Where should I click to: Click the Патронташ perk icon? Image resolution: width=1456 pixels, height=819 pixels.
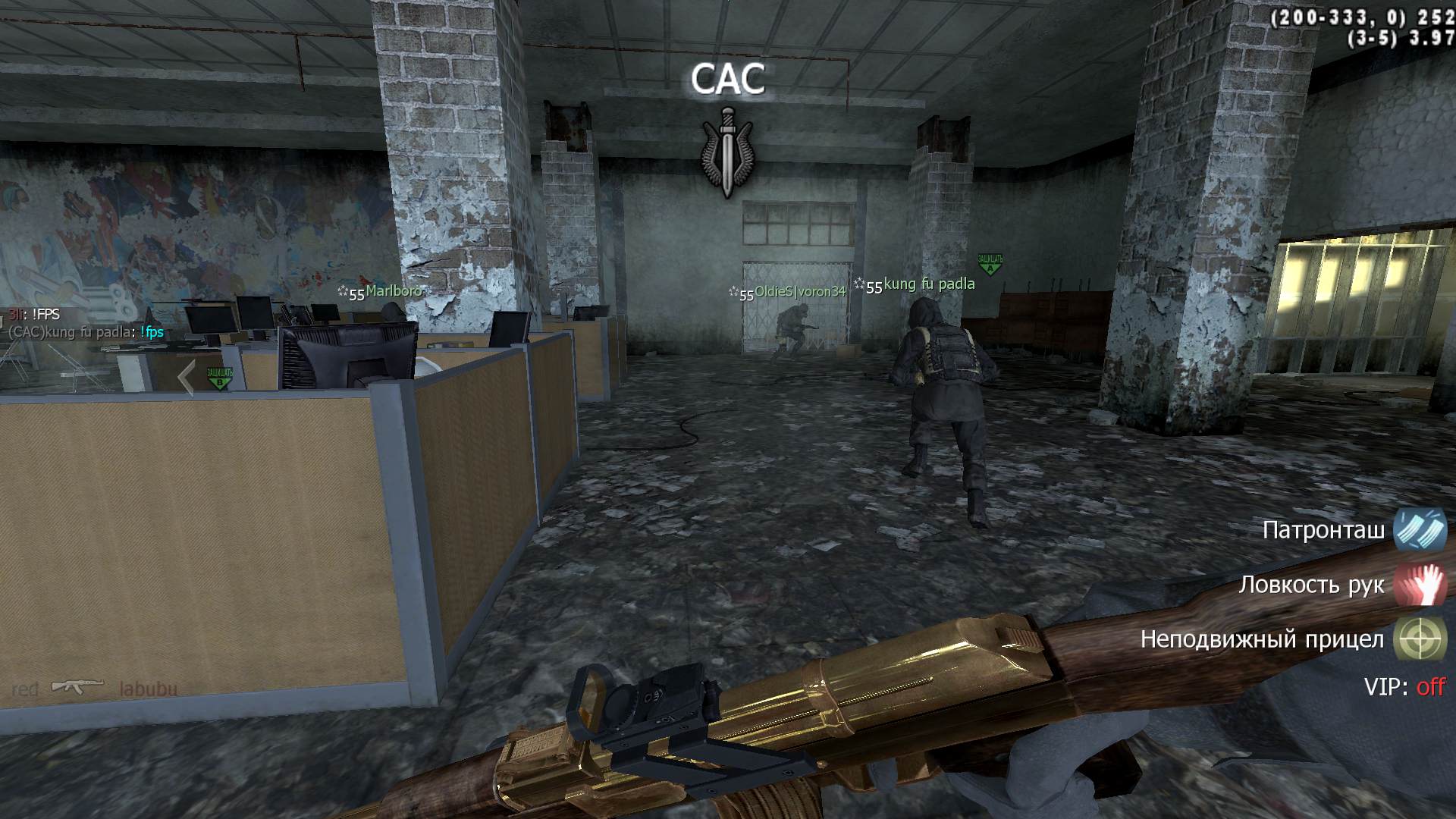1420,529
